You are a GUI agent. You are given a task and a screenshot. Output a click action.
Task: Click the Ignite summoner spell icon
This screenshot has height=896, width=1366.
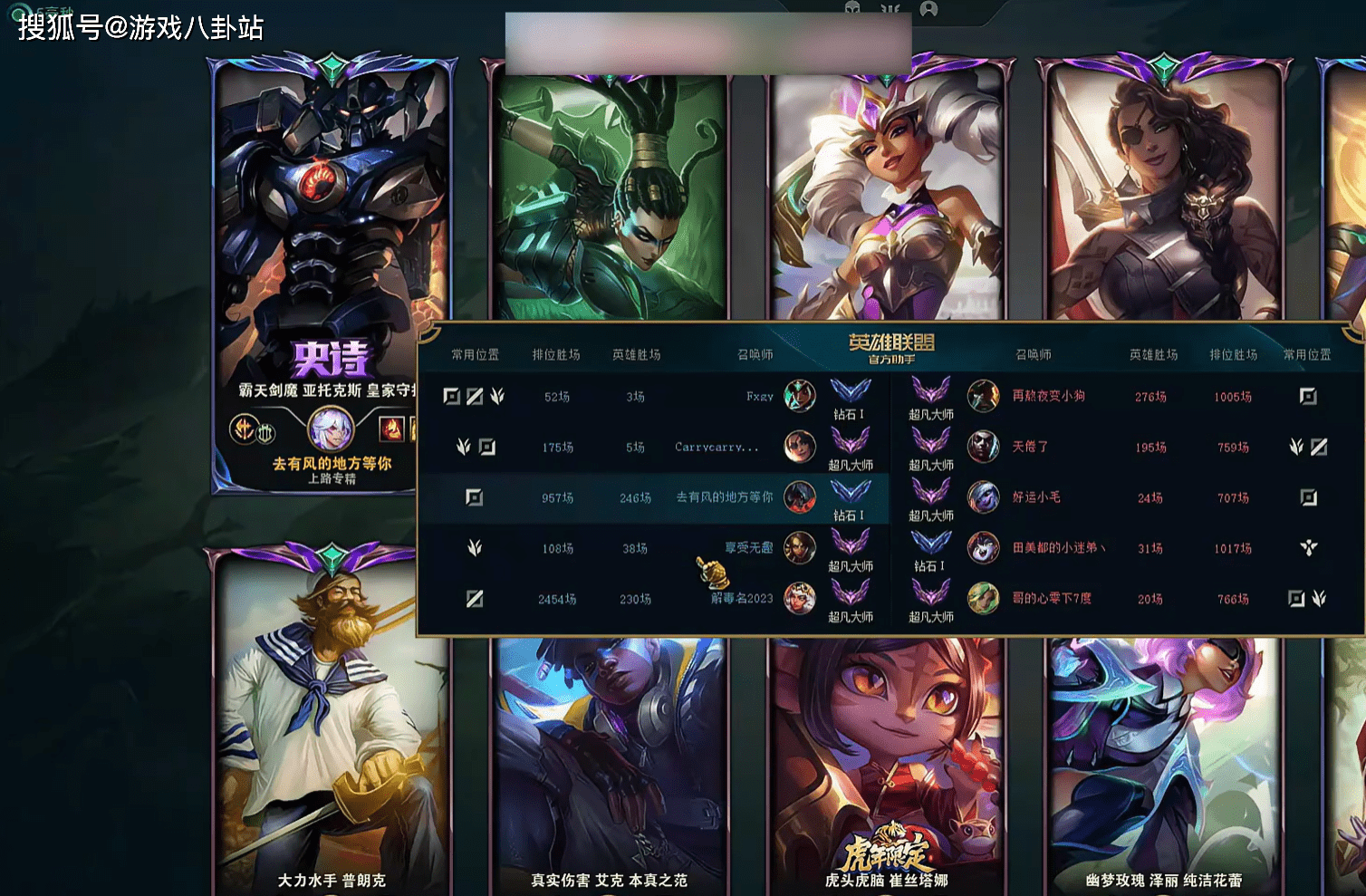pyautogui.click(x=392, y=429)
